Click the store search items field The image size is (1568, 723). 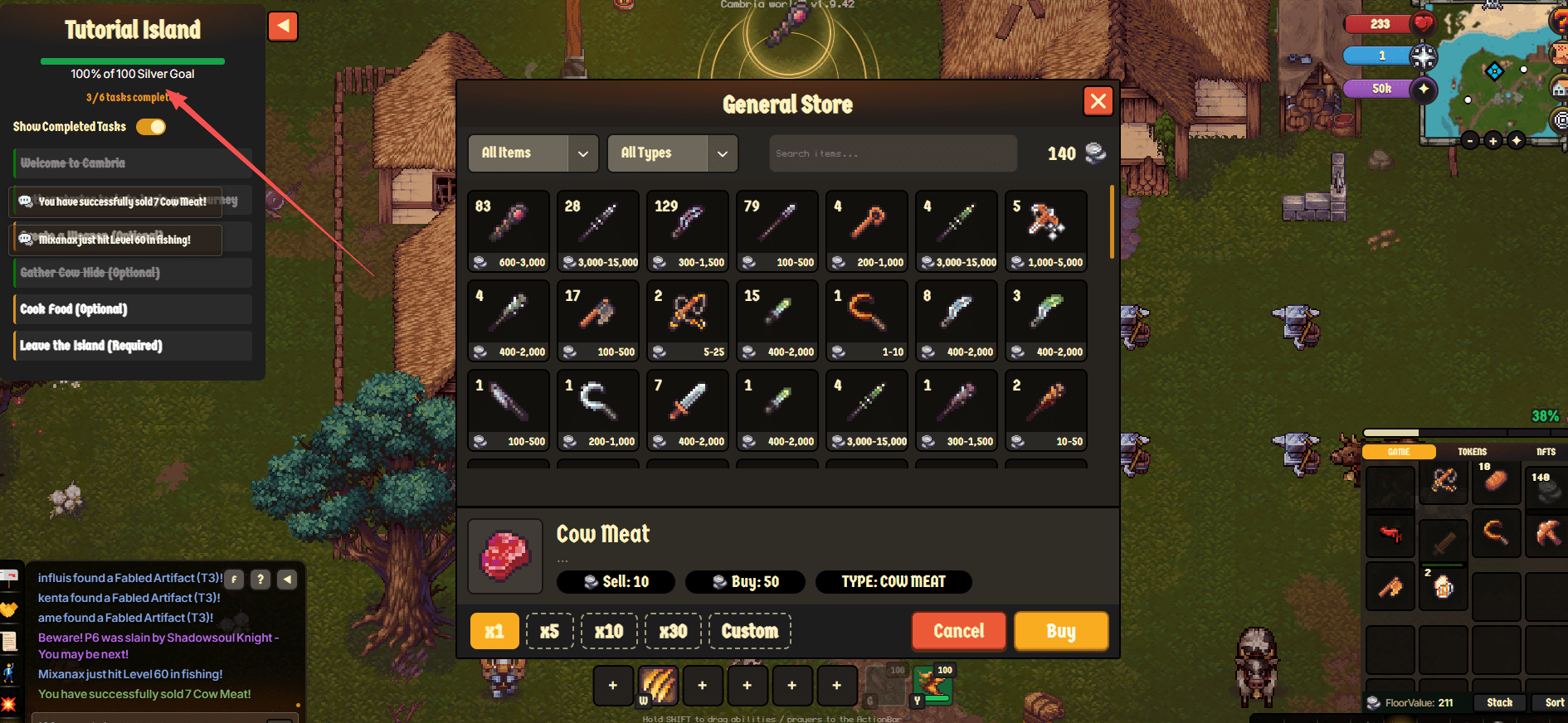point(893,153)
